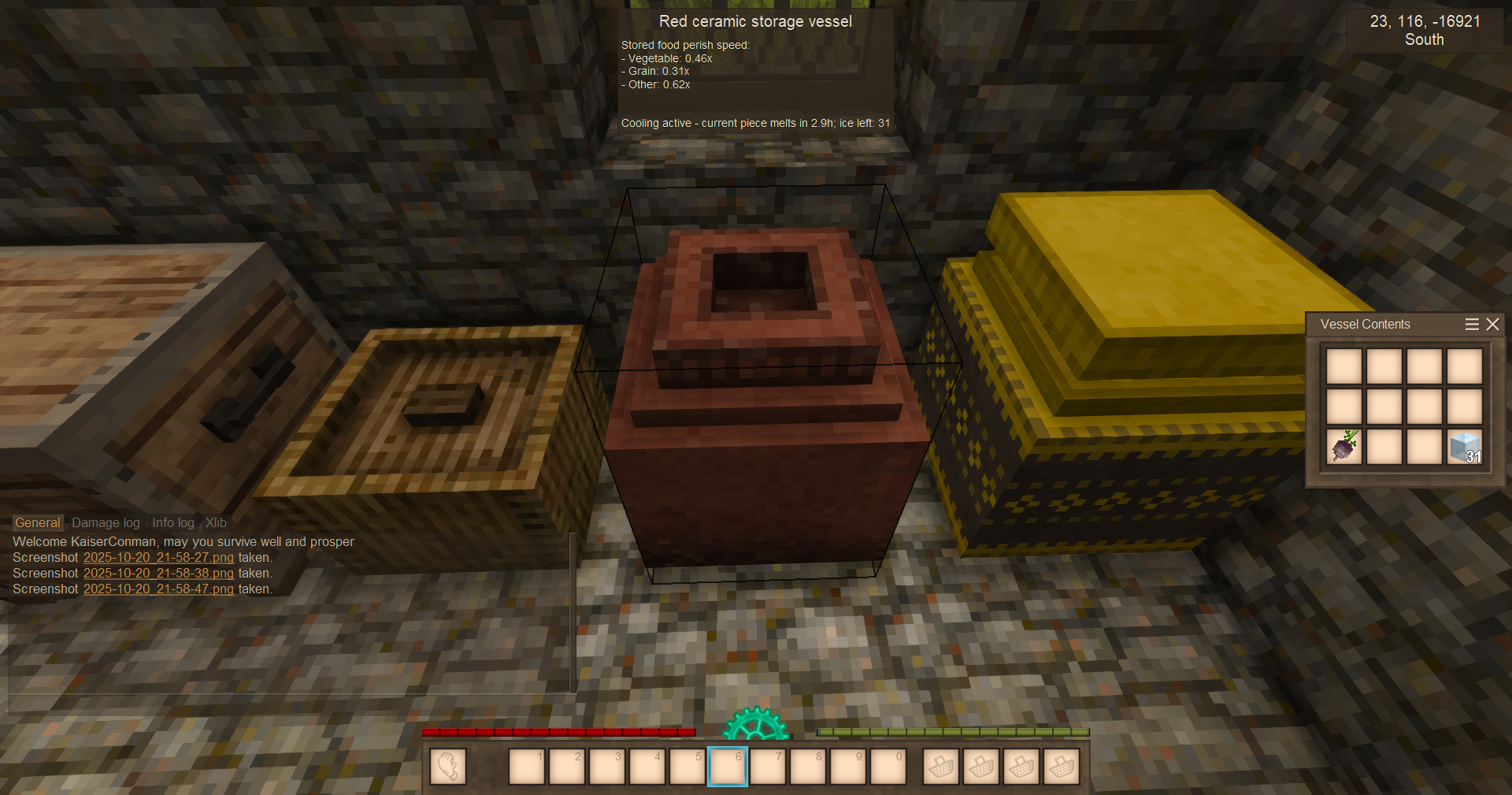Click the coordinates and compass readout panel
This screenshot has width=1512, height=795.
(x=1425, y=31)
